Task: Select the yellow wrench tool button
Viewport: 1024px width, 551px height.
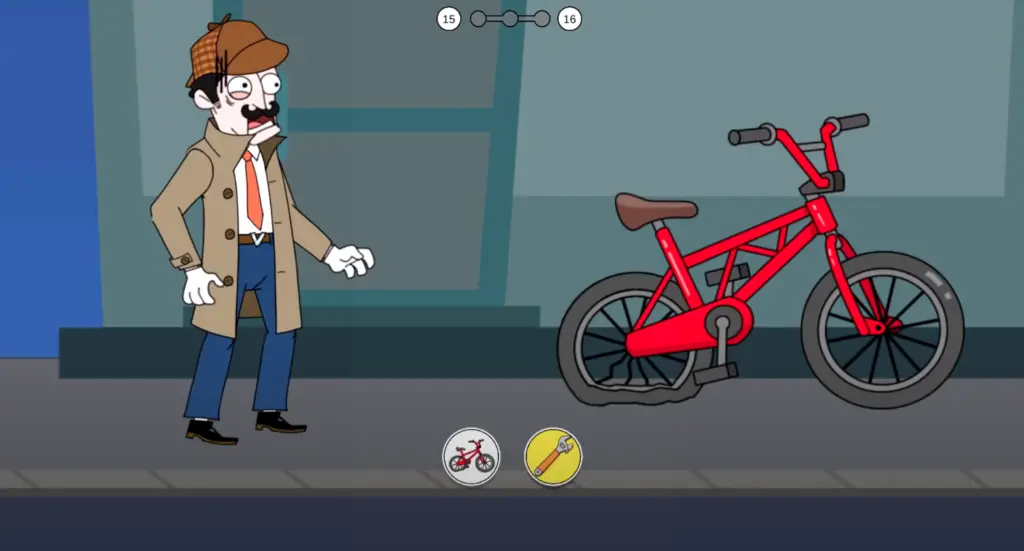Action: click(x=553, y=457)
